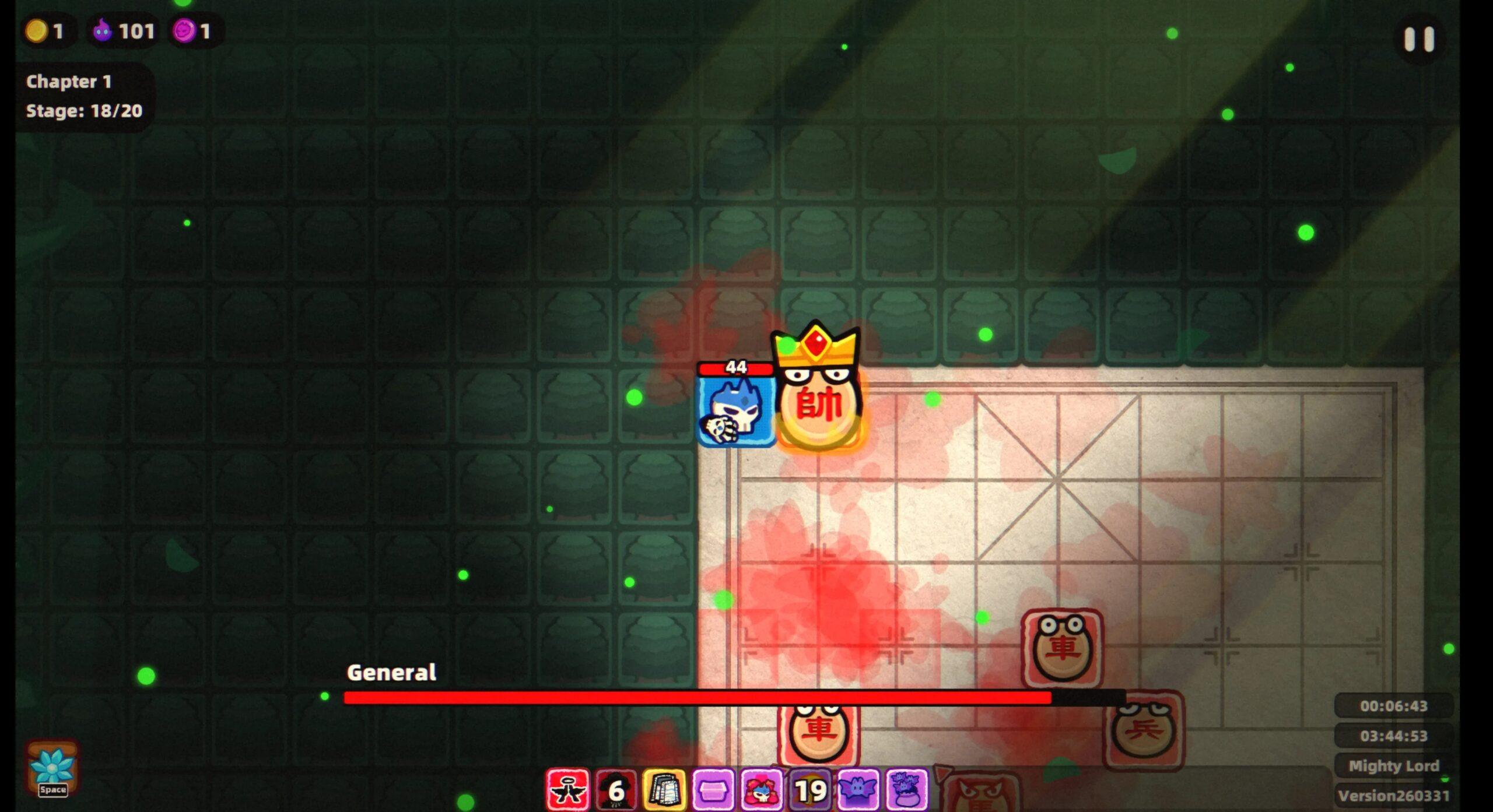
Task: Select the blue skull with red flowers icon
Action: point(761,790)
